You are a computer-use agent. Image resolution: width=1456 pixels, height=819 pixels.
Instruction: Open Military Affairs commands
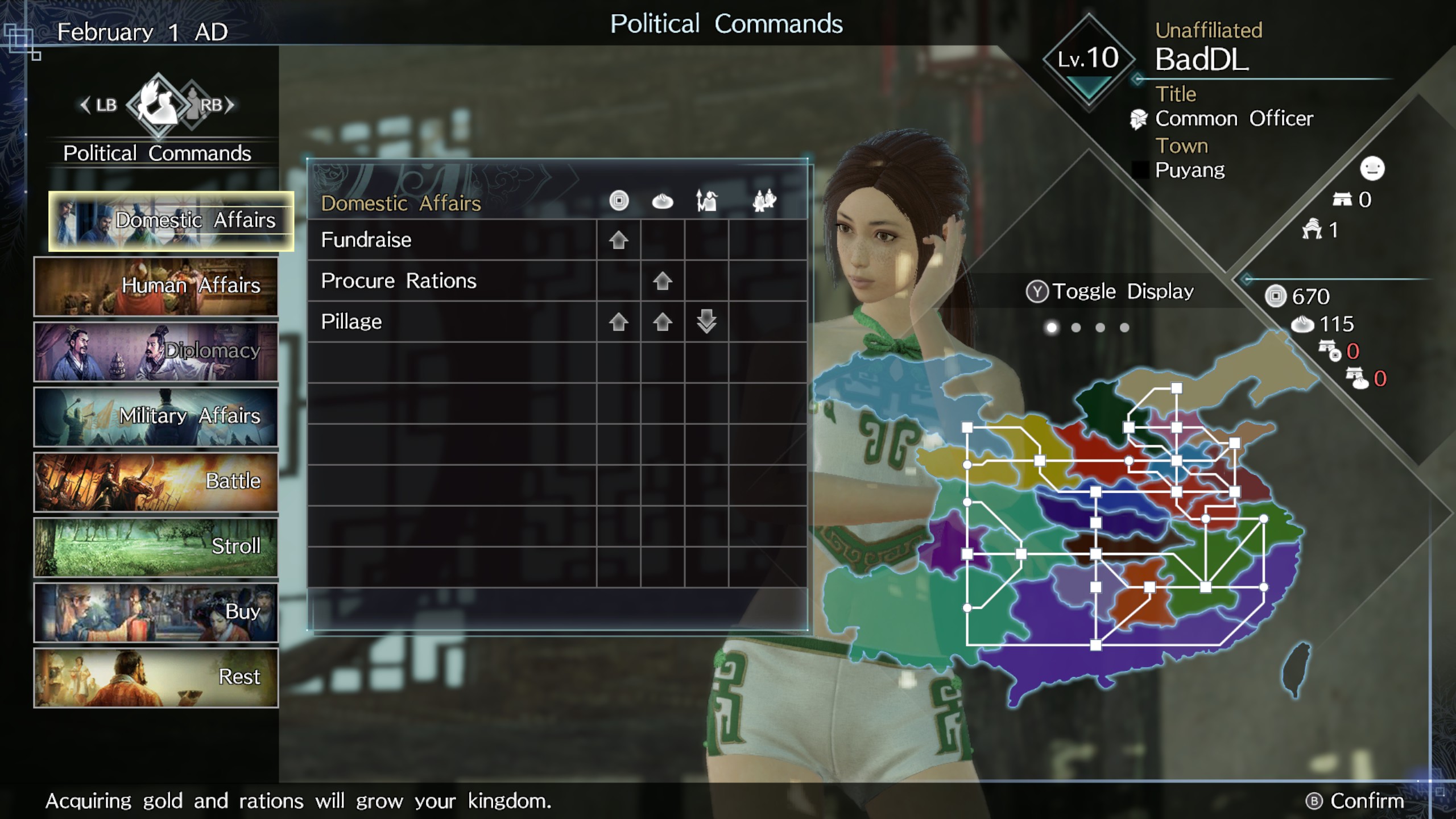(156, 416)
